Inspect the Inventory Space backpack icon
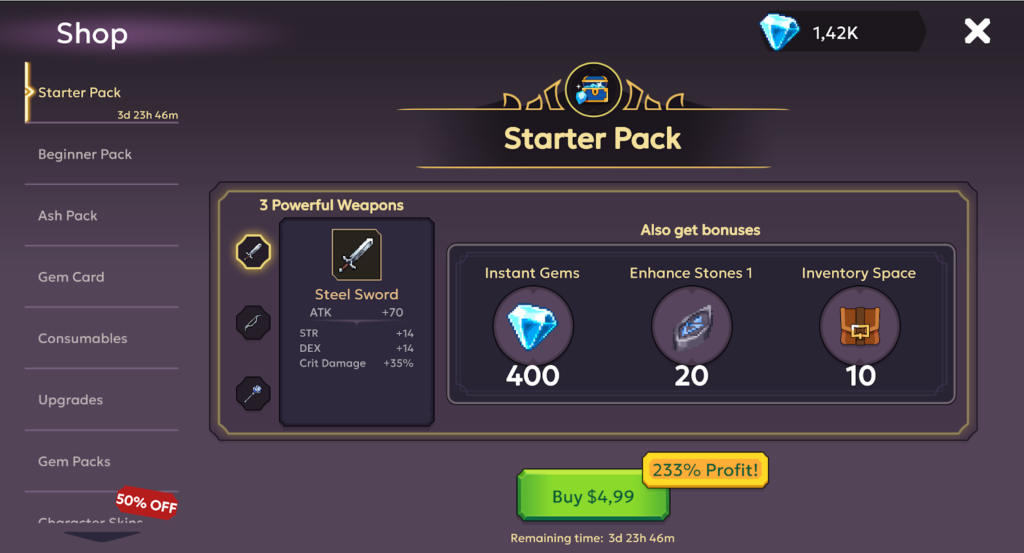 [859, 327]
